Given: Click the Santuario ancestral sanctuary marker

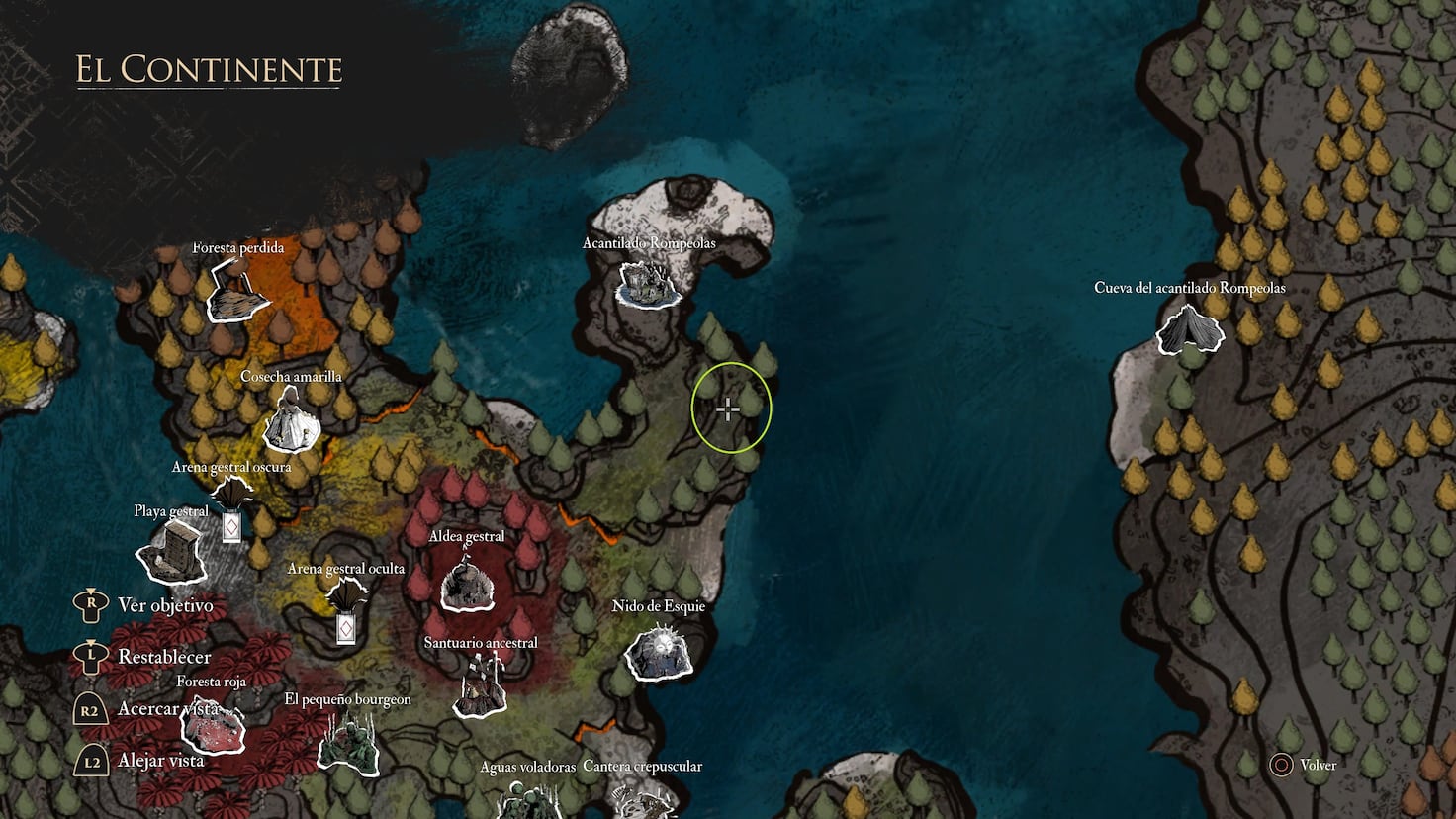Looking at the screenshot, I should click(481, 685).
